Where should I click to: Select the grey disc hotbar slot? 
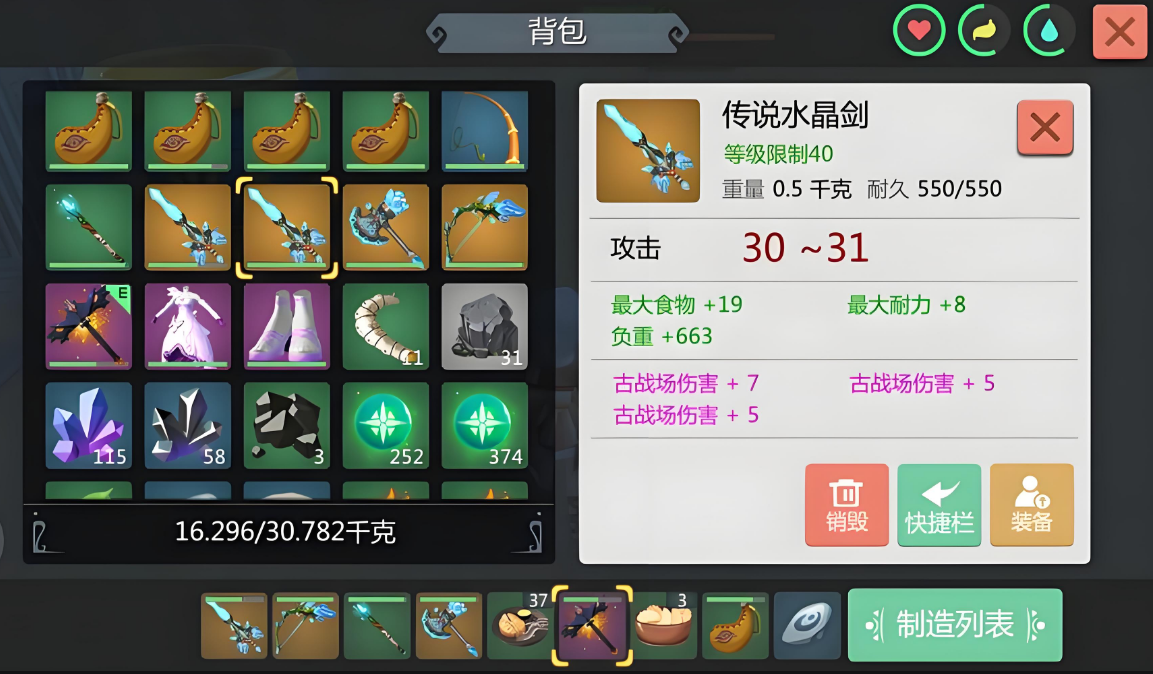(x=807, y=626)
